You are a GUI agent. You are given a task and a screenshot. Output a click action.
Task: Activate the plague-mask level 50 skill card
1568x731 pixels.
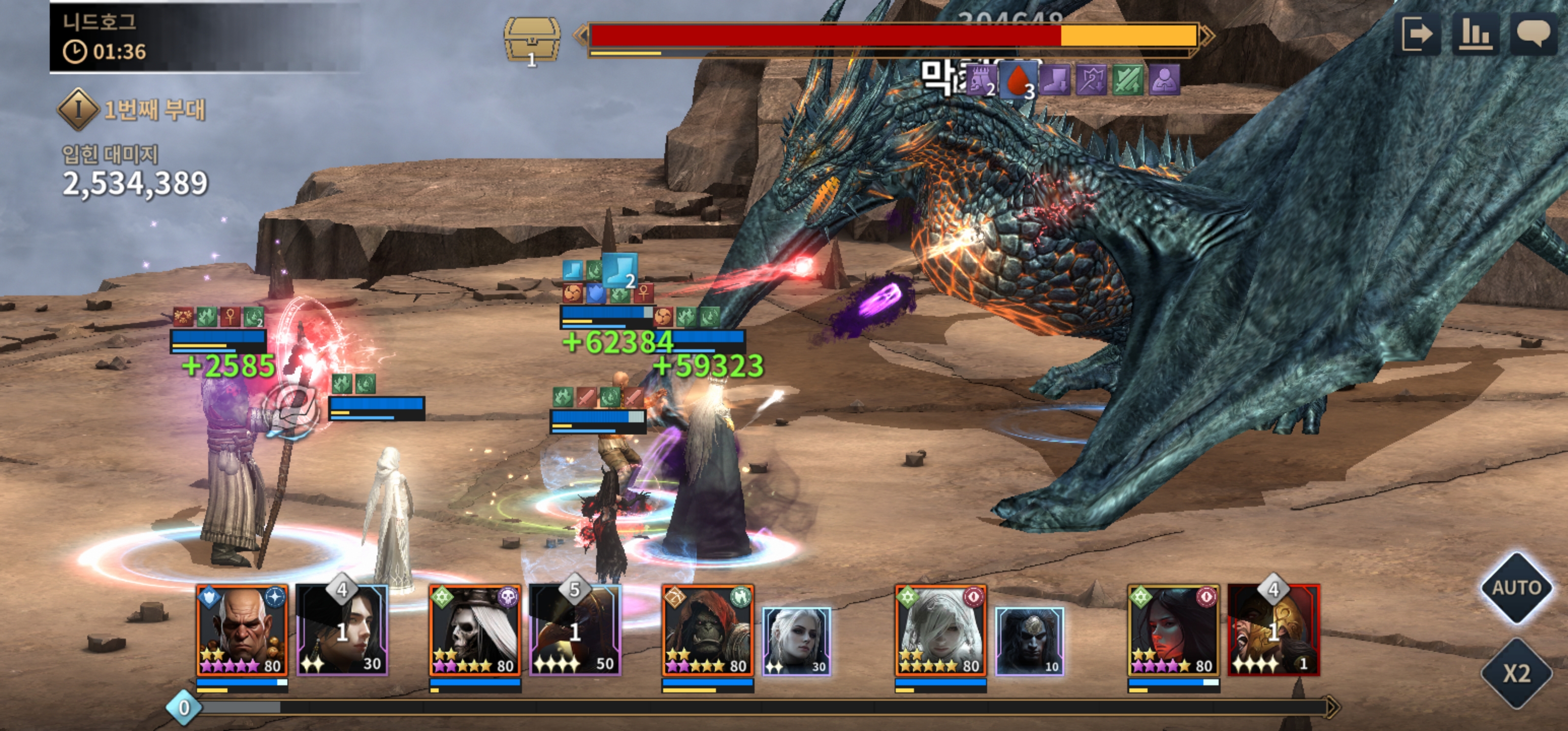click(x=575, y=630)
